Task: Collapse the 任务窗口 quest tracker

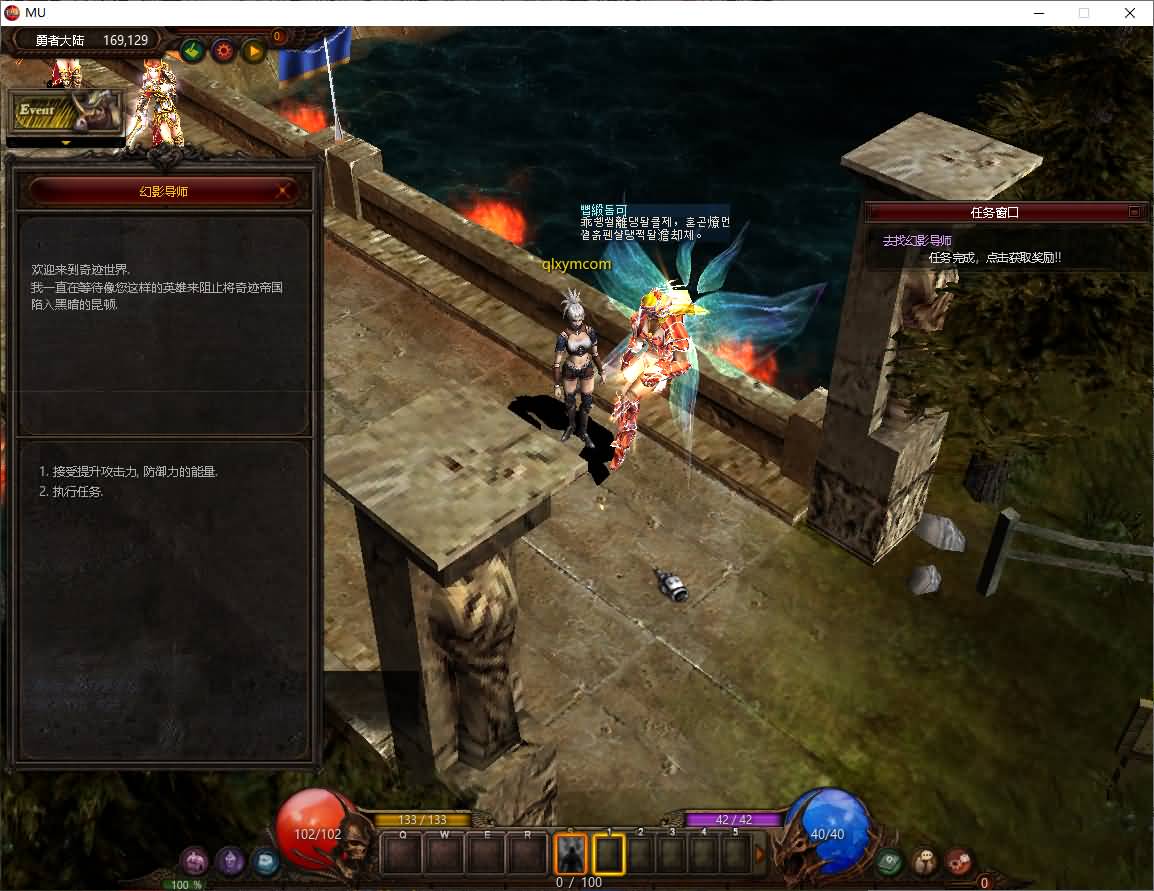Action: [x=1134, y=212]
